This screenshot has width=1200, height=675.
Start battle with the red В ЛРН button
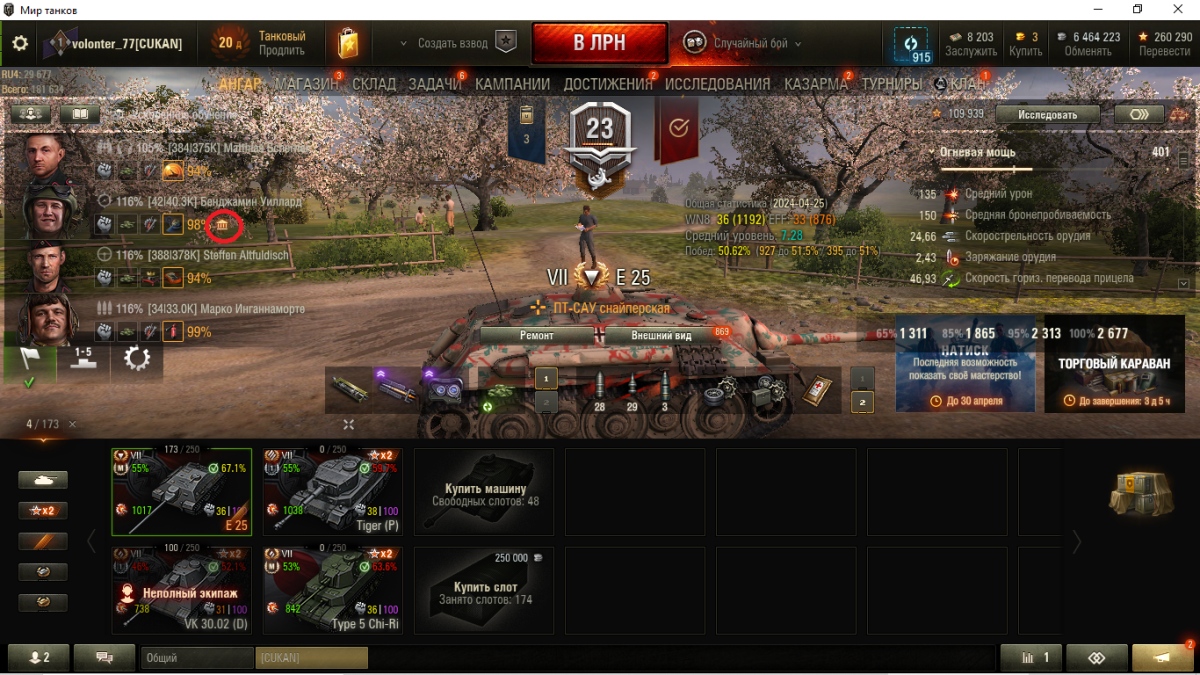(599, 44)
